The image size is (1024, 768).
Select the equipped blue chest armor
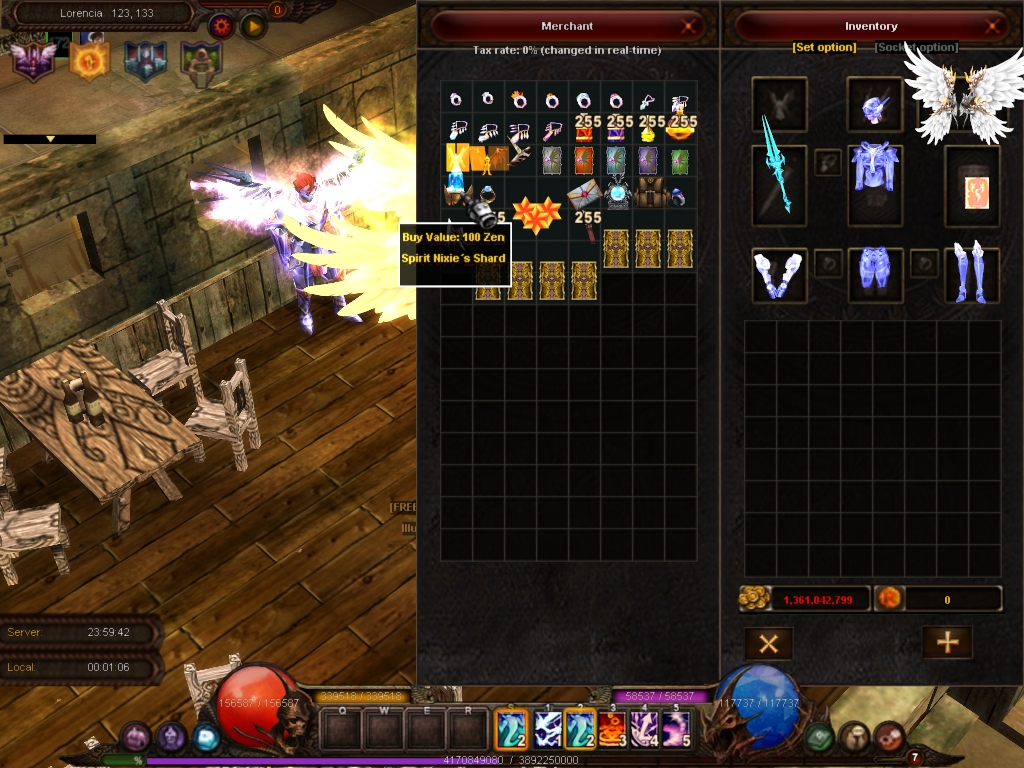(875, 178)
